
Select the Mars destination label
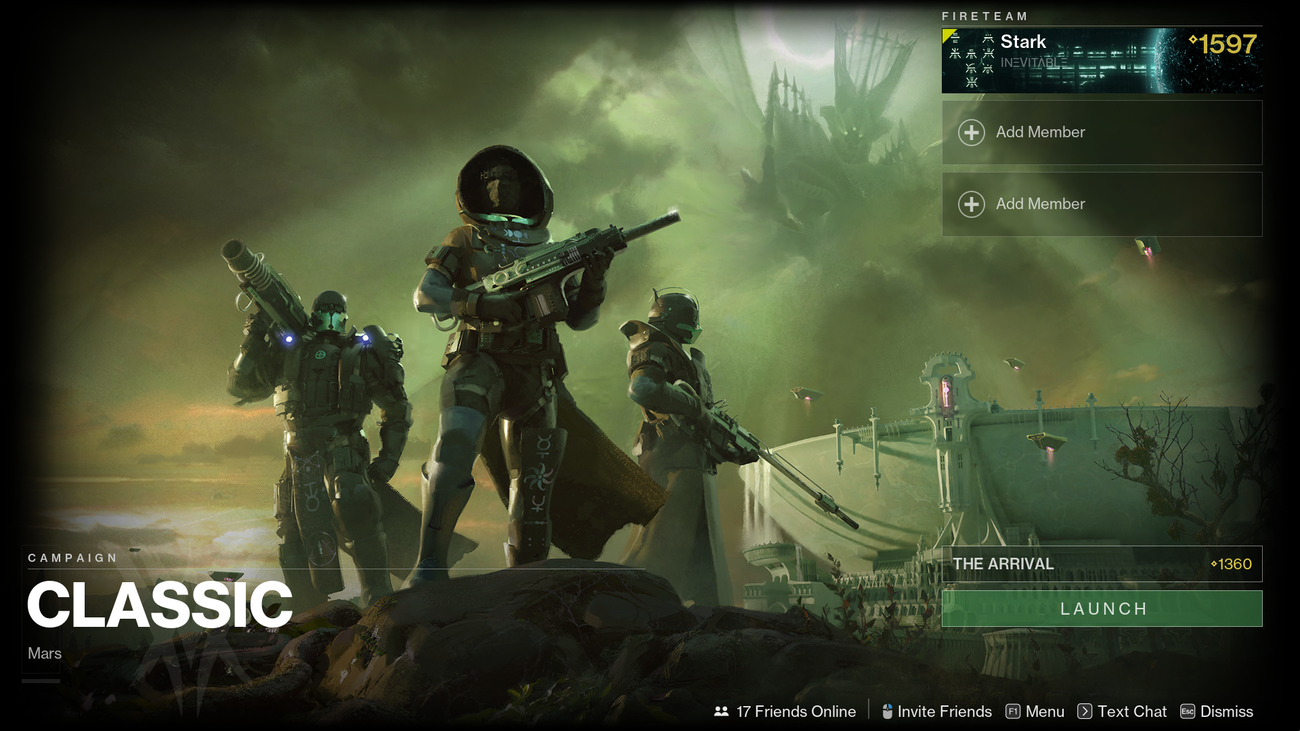(x=44, y=652)
